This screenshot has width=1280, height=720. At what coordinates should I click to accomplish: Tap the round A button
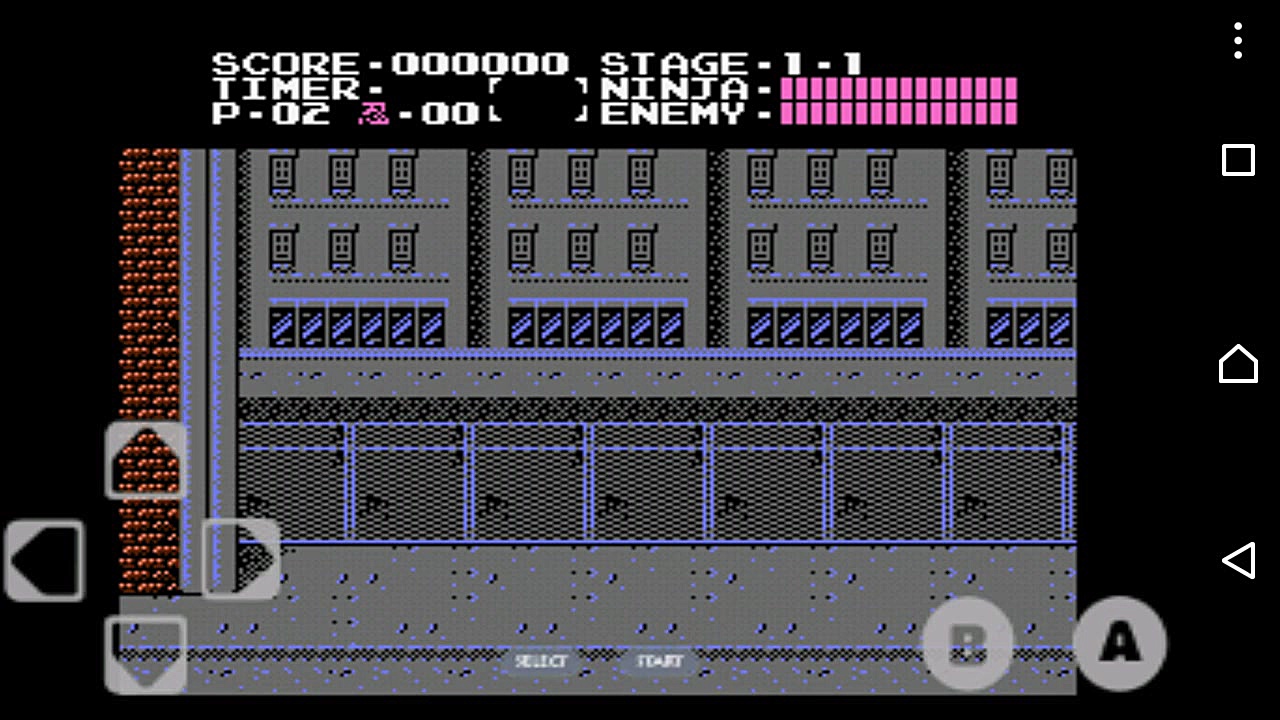1120,643
